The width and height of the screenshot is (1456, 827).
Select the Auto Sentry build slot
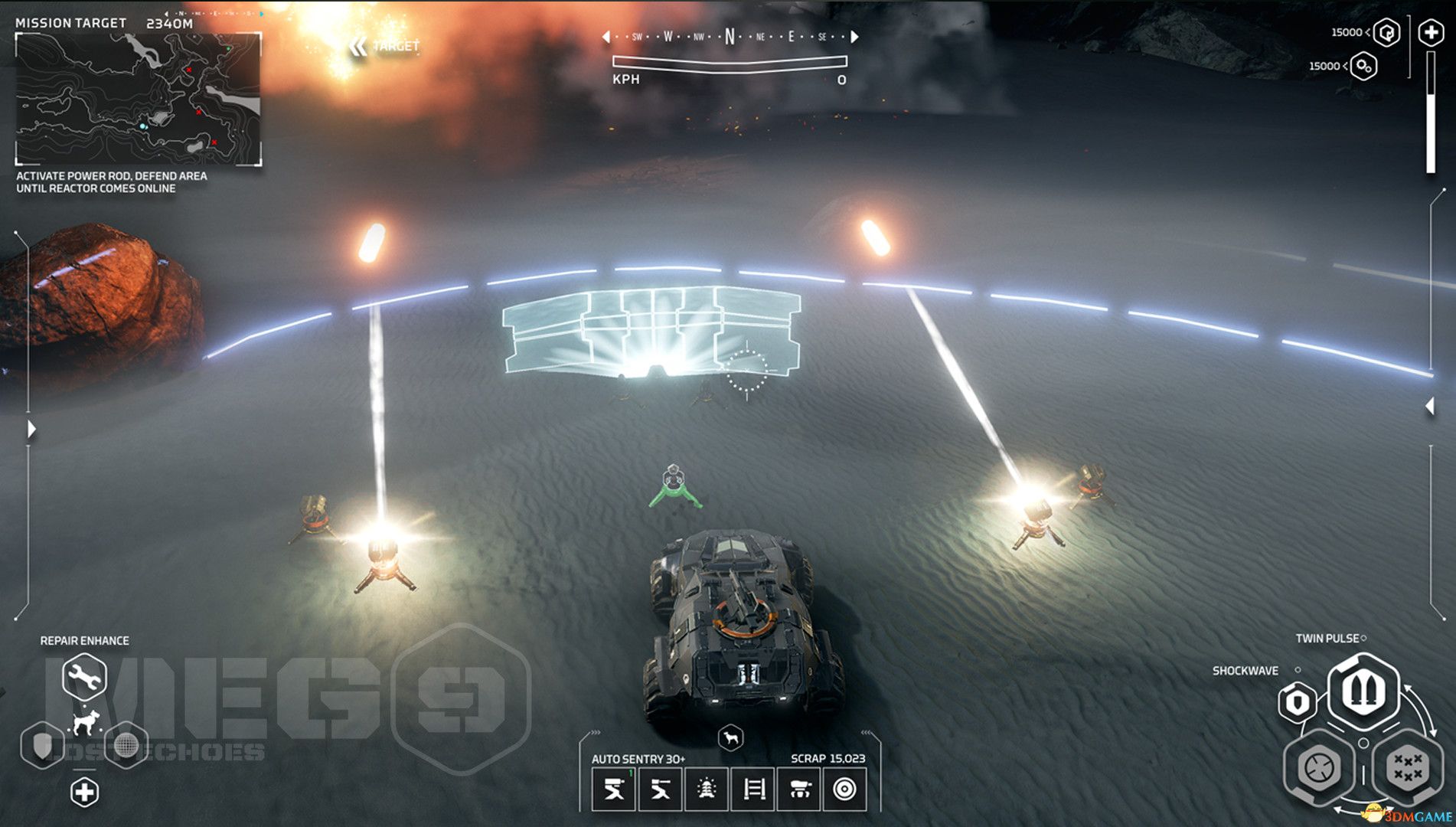pyautogui.click(x=613, y=789)
